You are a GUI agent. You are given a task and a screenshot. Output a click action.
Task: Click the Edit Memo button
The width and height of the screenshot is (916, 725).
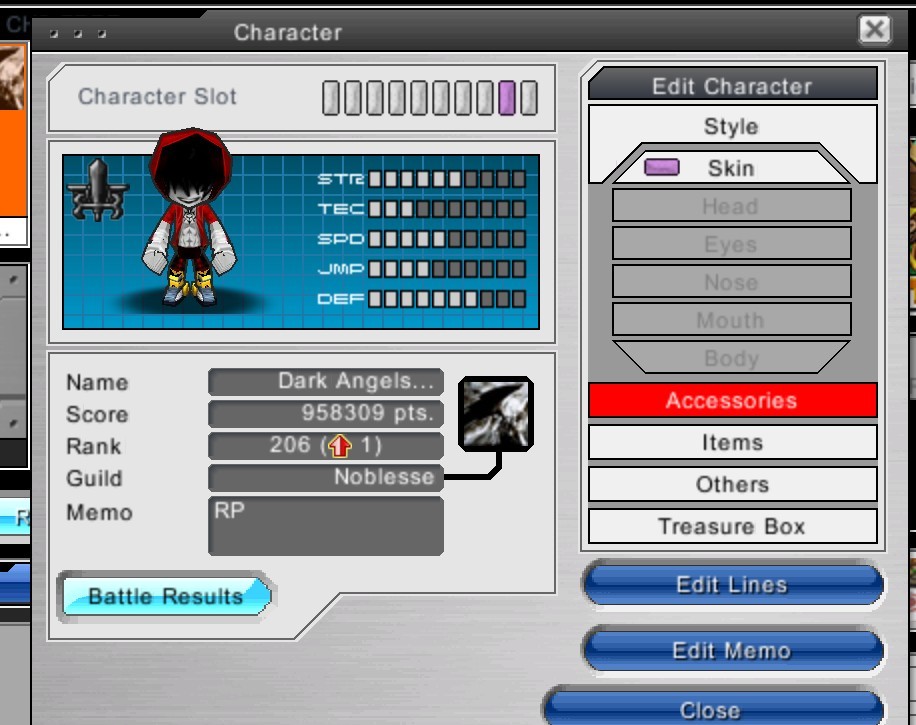click(732, 651)
